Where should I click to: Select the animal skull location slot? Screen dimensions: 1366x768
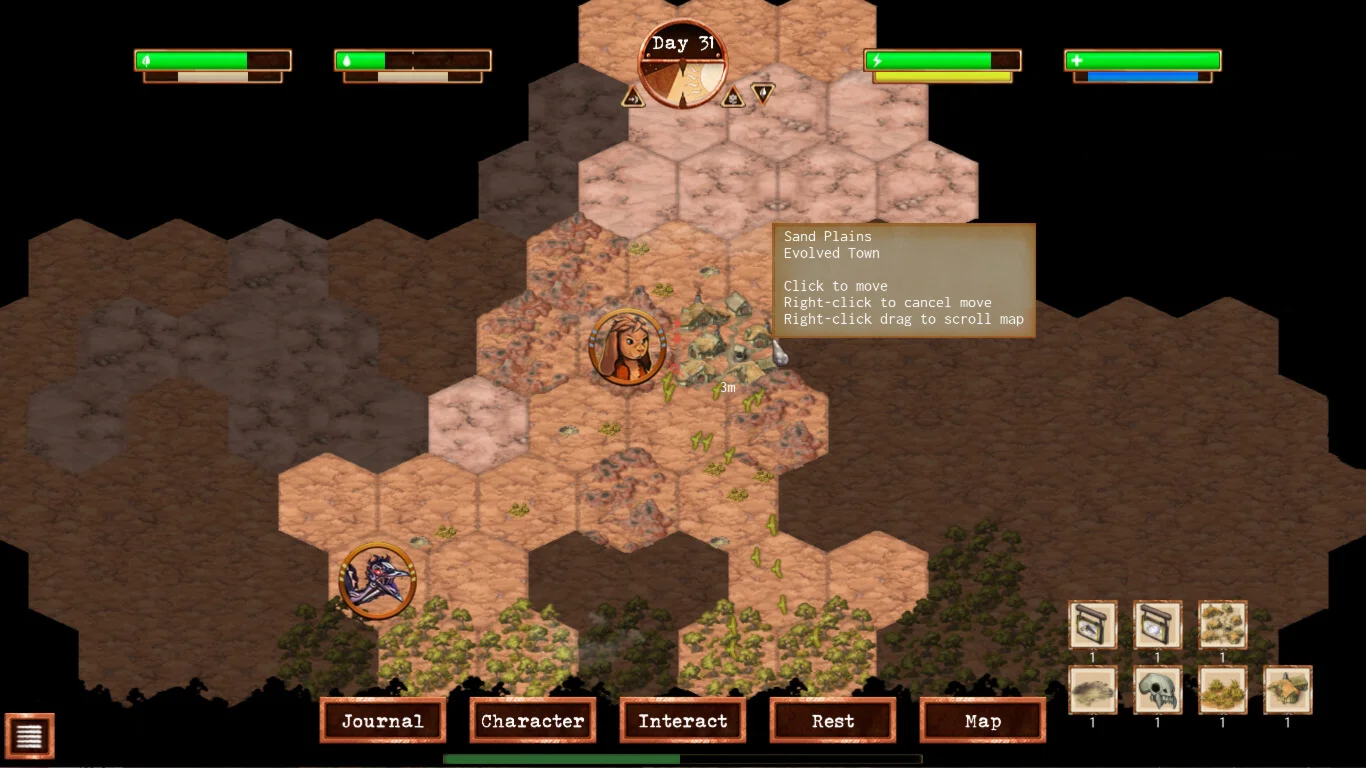(x=1158, y=690)
